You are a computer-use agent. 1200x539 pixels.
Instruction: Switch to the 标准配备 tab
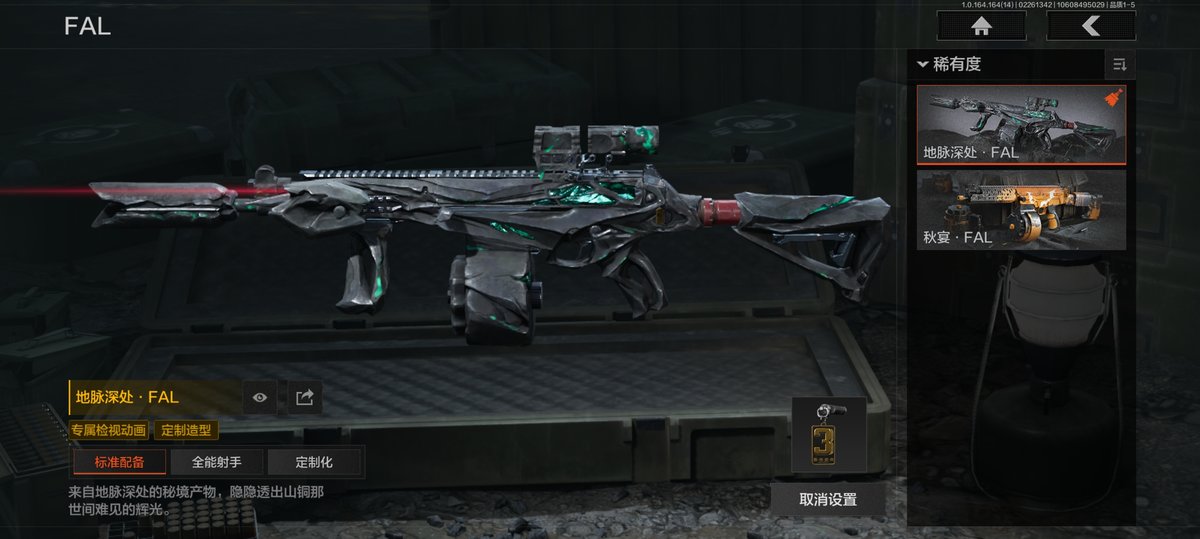coord(119,462)
